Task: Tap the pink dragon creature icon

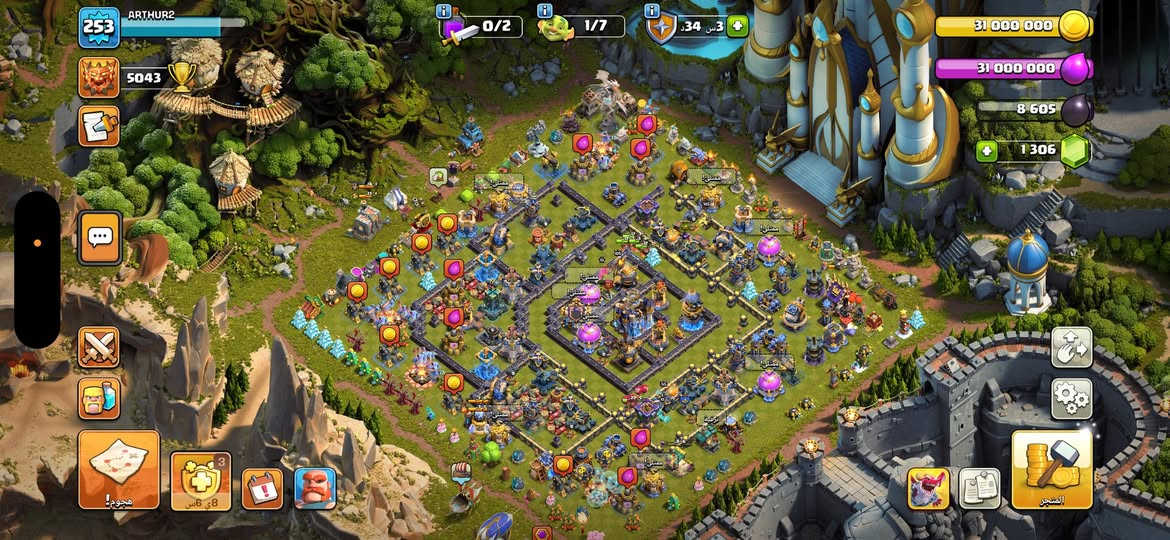Action: pos(928,488)
